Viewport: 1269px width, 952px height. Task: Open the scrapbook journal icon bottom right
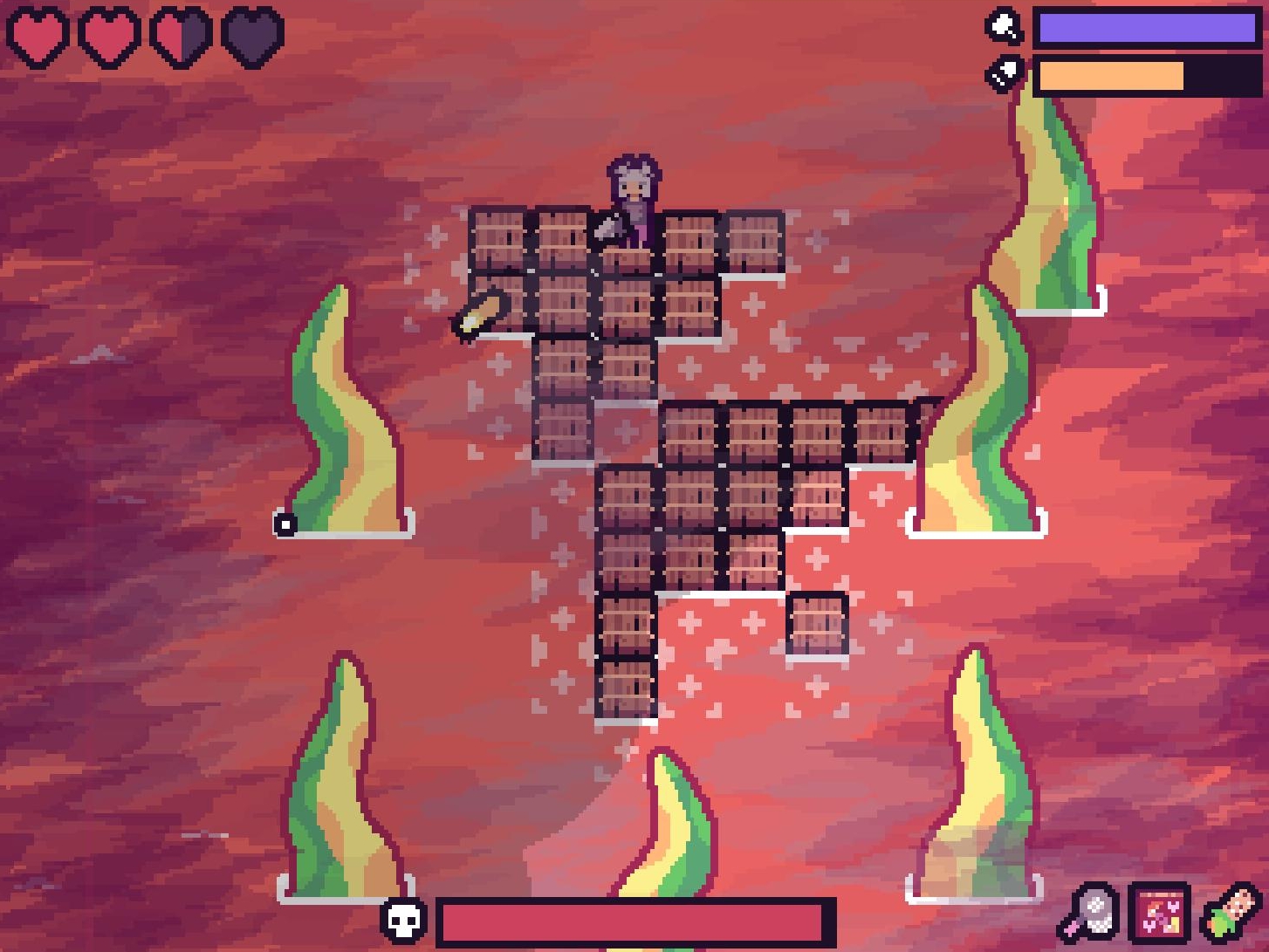coord(1160,914)
